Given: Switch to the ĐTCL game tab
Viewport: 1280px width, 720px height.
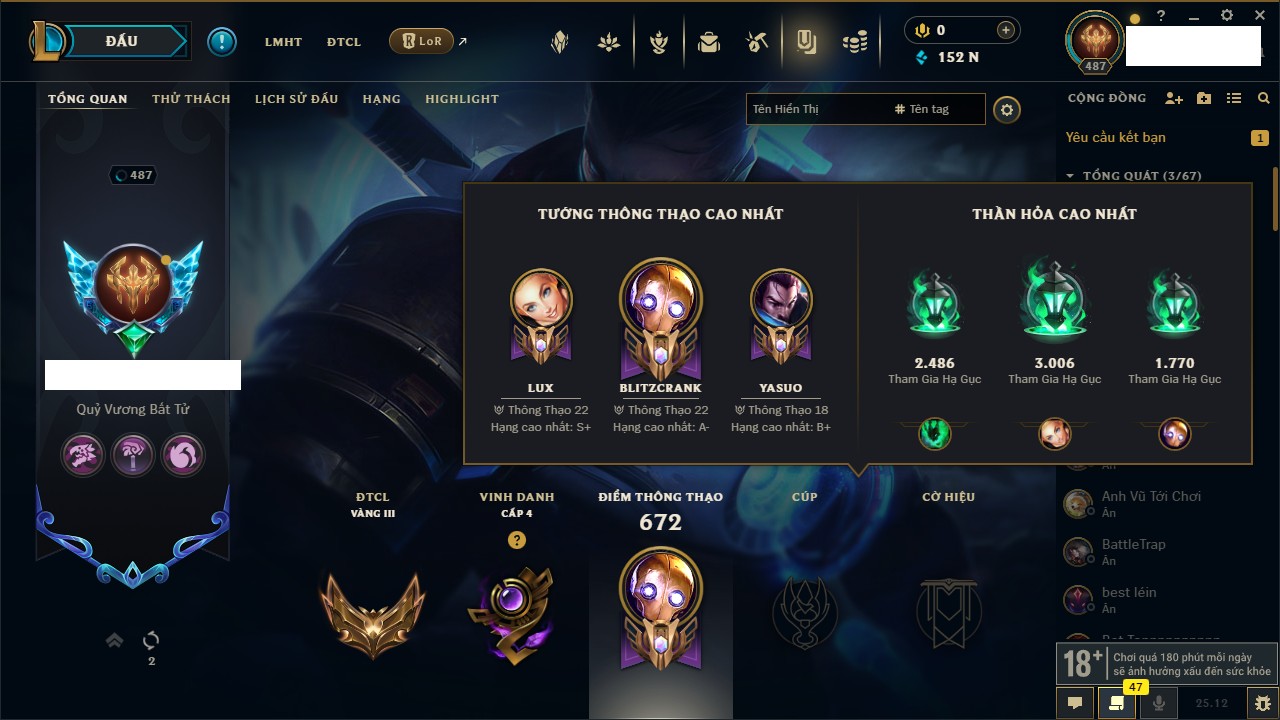Looking at the screenshot, I should click(x=343, y=42).
